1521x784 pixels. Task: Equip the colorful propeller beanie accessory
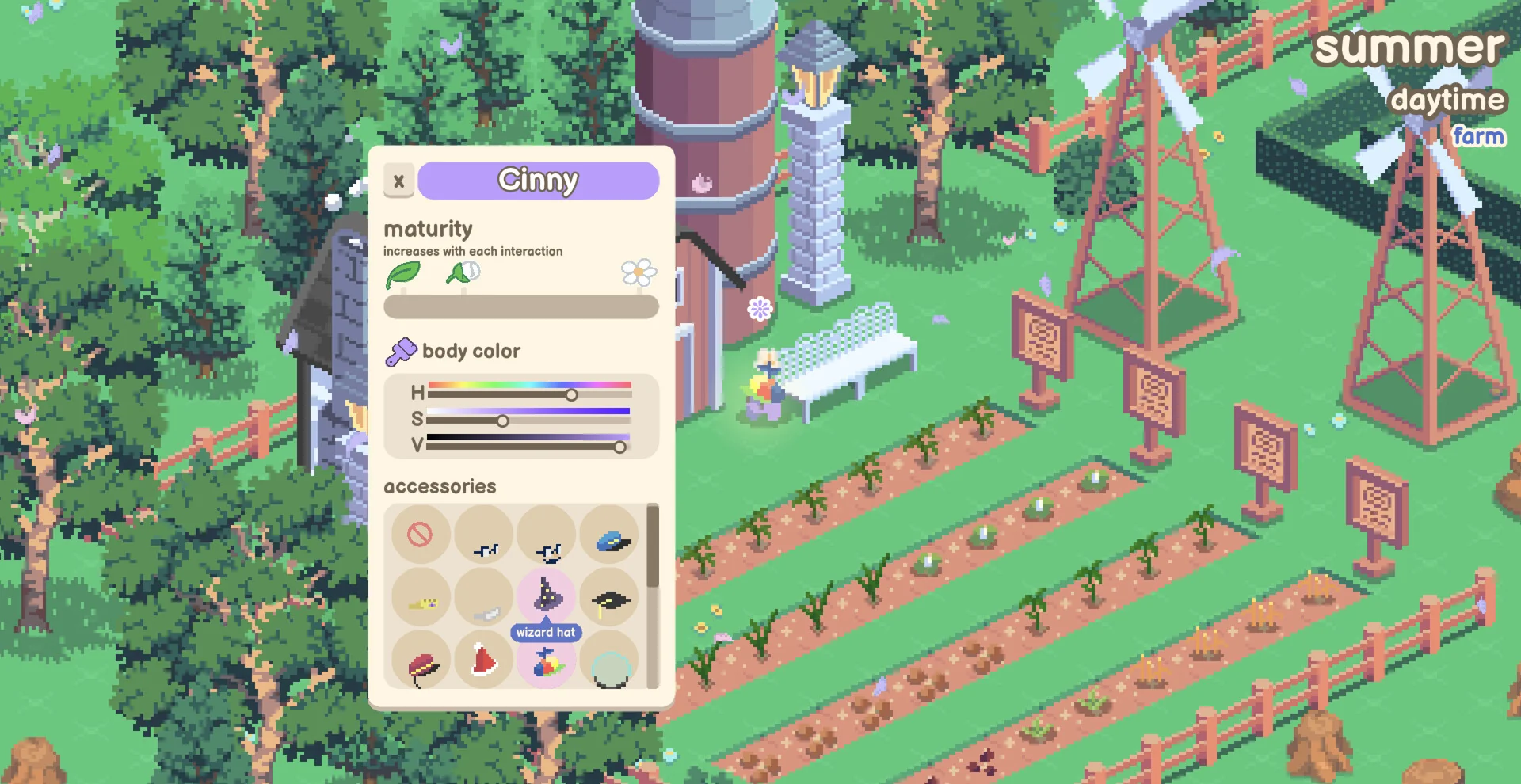(x=547, y=663)
